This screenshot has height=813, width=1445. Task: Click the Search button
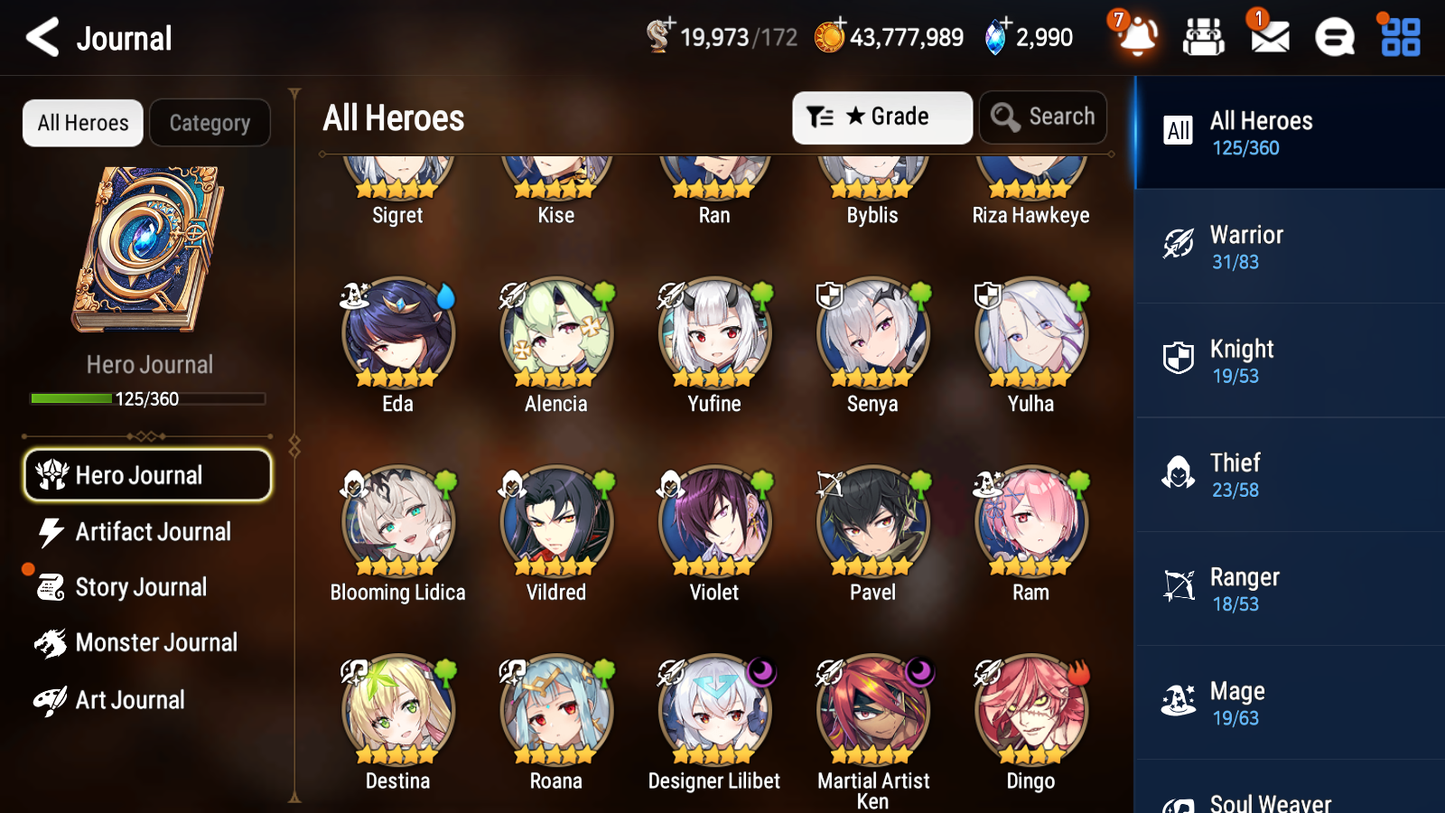1043,117
